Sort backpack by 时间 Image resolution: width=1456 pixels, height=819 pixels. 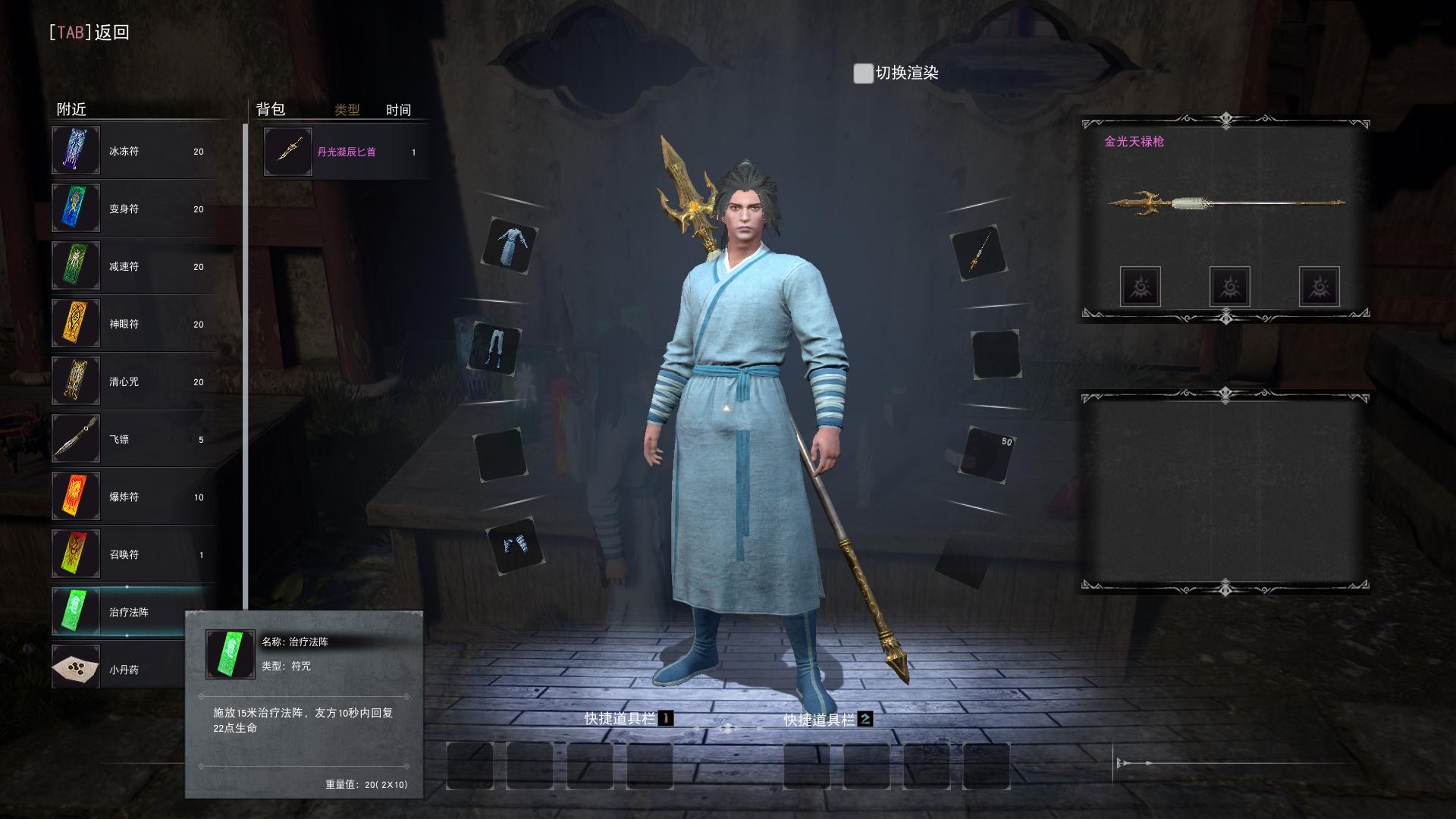click(398, 110)
